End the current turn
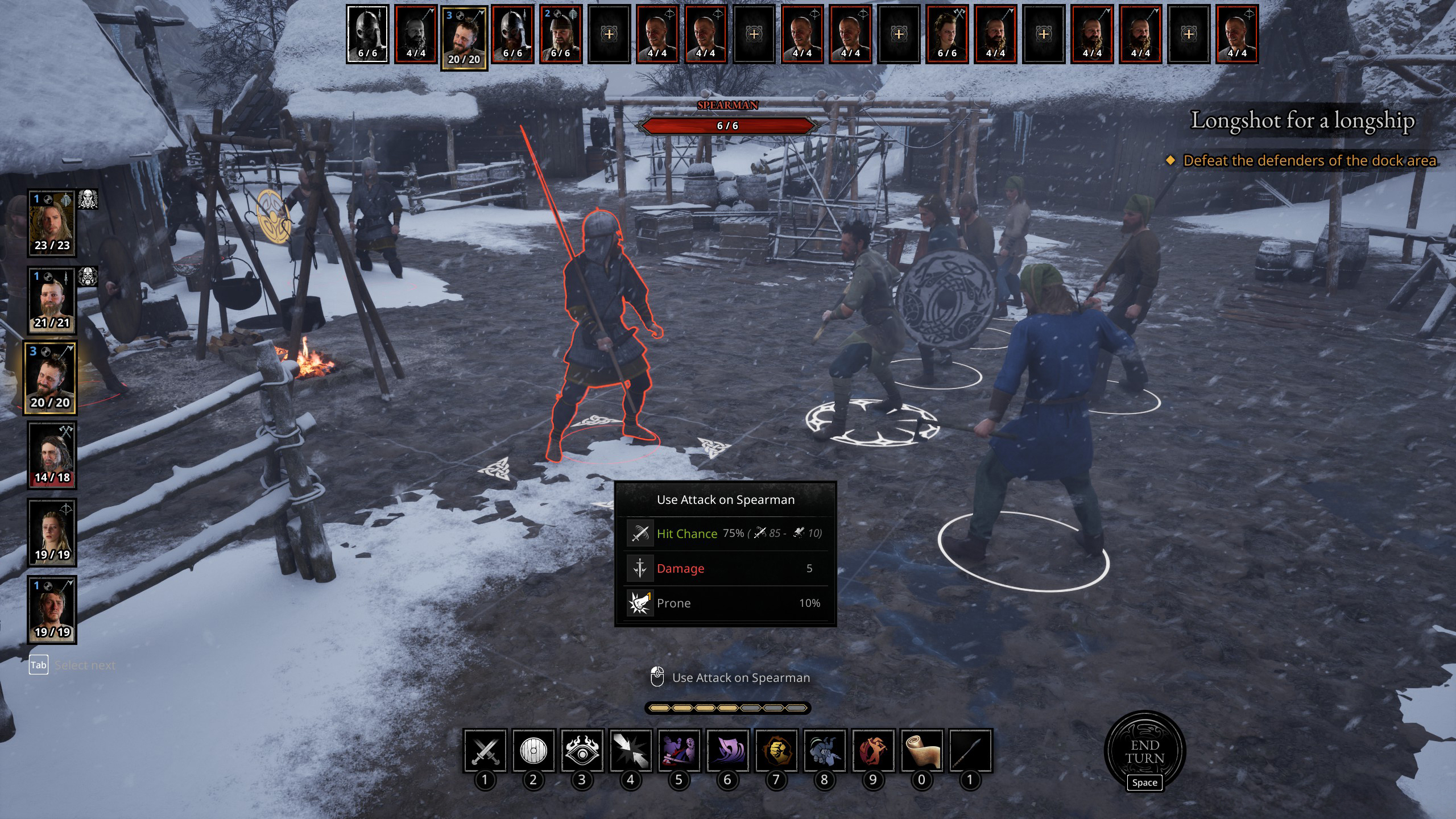The height and width of the screenshot is (819, 1456). (1144, 751)
